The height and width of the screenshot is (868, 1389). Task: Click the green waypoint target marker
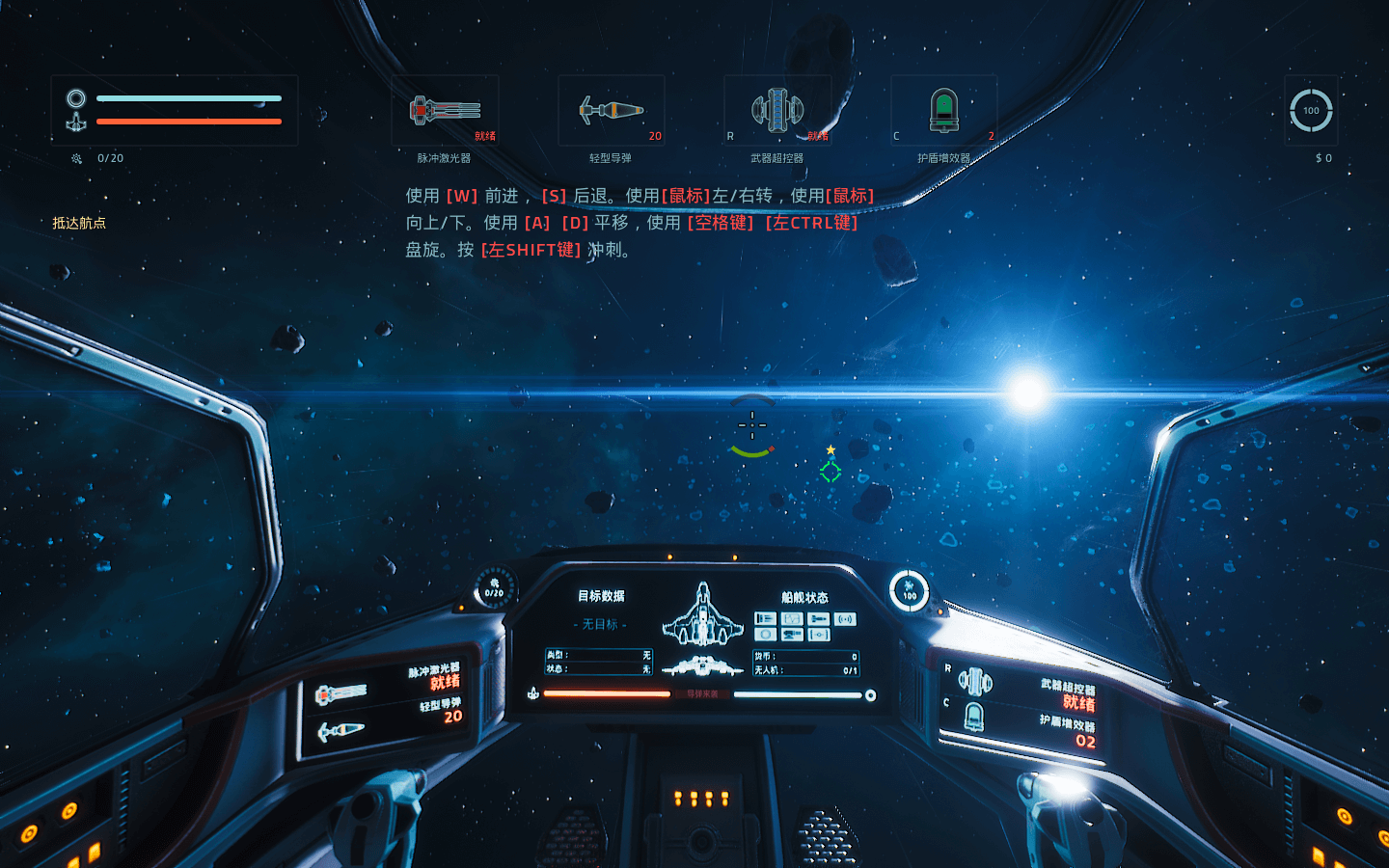(831, 471)
